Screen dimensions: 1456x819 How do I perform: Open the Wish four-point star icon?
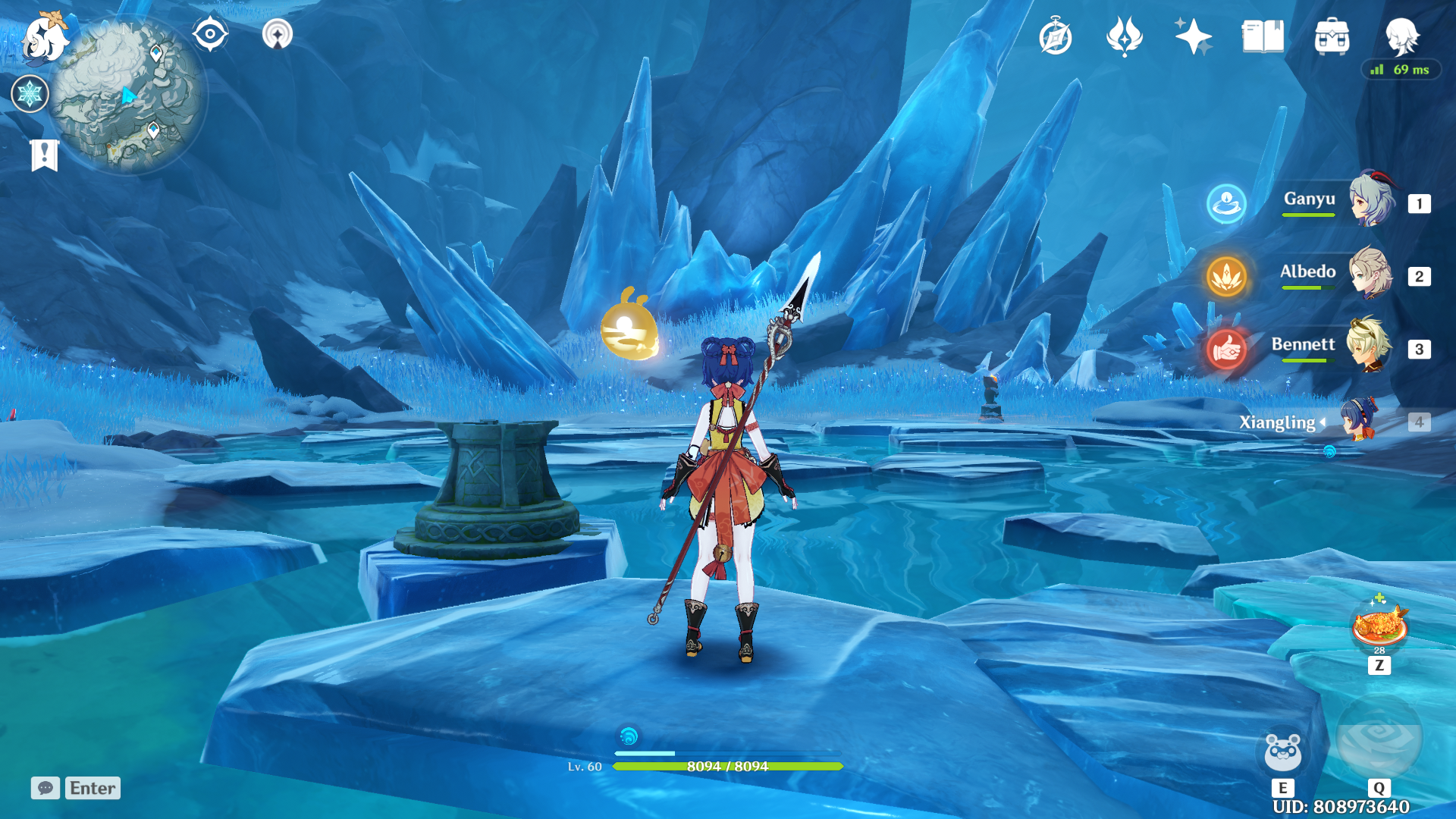click(x=1124, y=36)
